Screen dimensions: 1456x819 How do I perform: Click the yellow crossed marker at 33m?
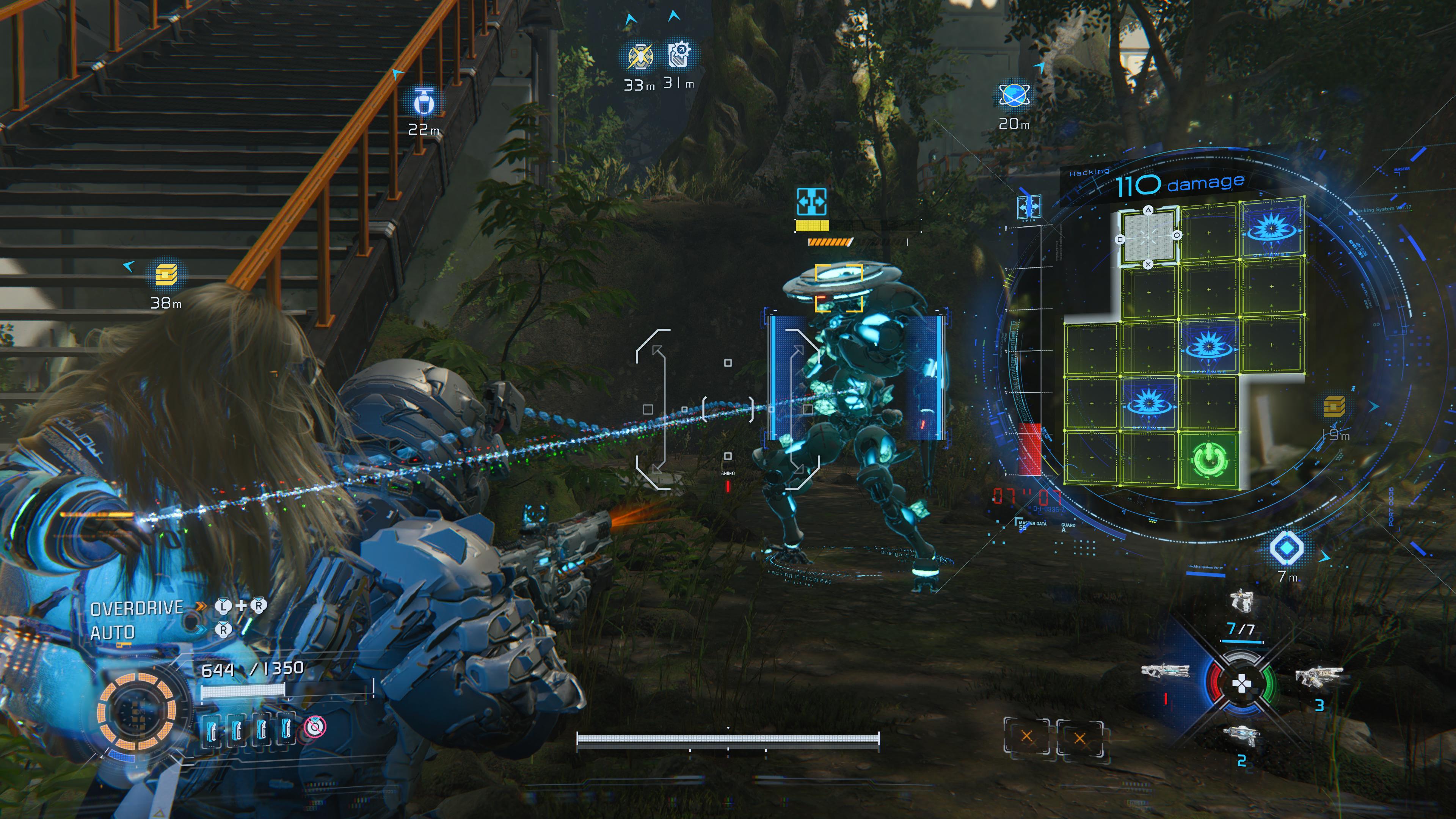[640, 56]
